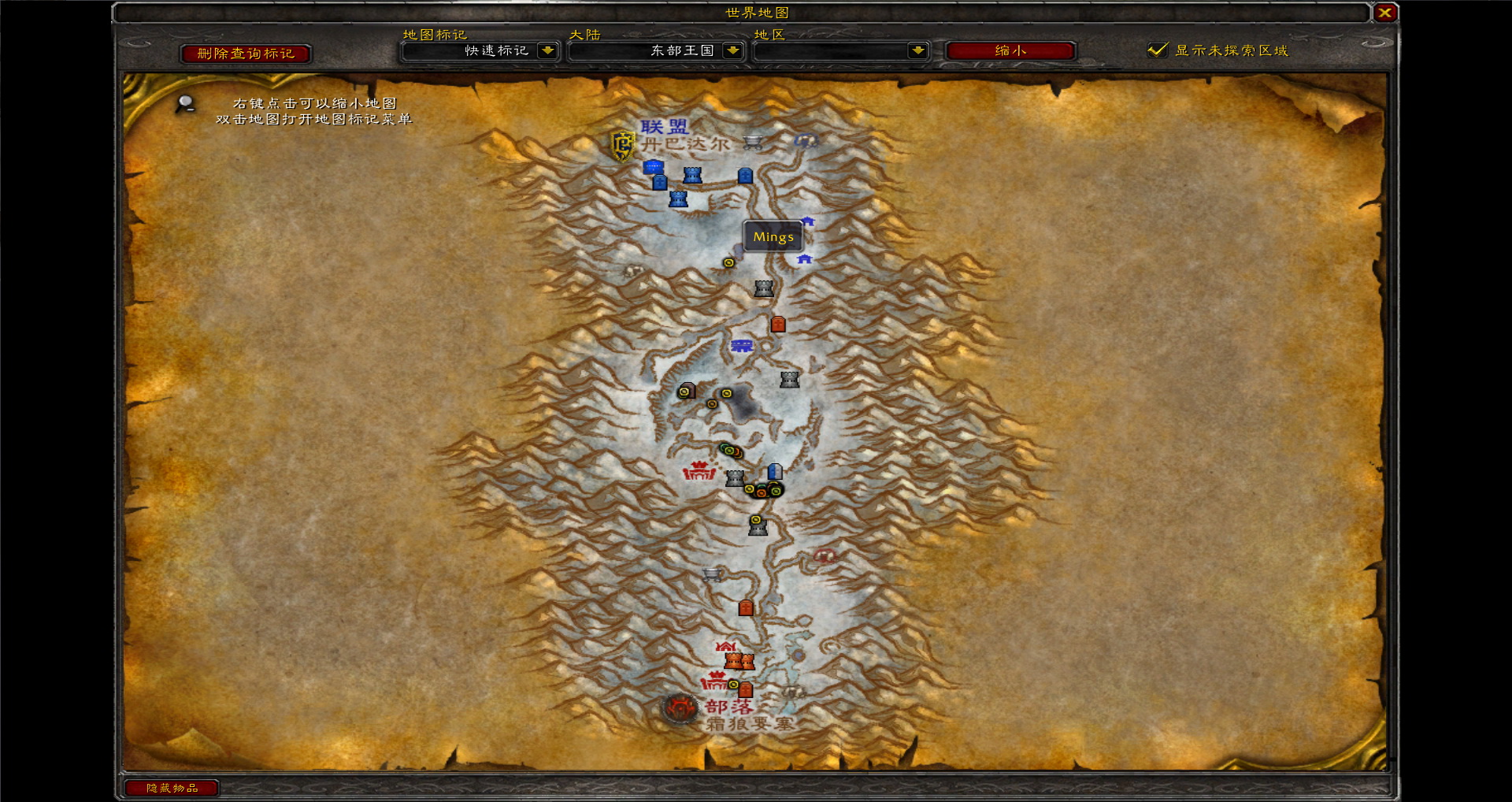Screen dimensions: 1512x802
Task: Click the 缩小 zoom-out button
Action: pos(1011,51)
